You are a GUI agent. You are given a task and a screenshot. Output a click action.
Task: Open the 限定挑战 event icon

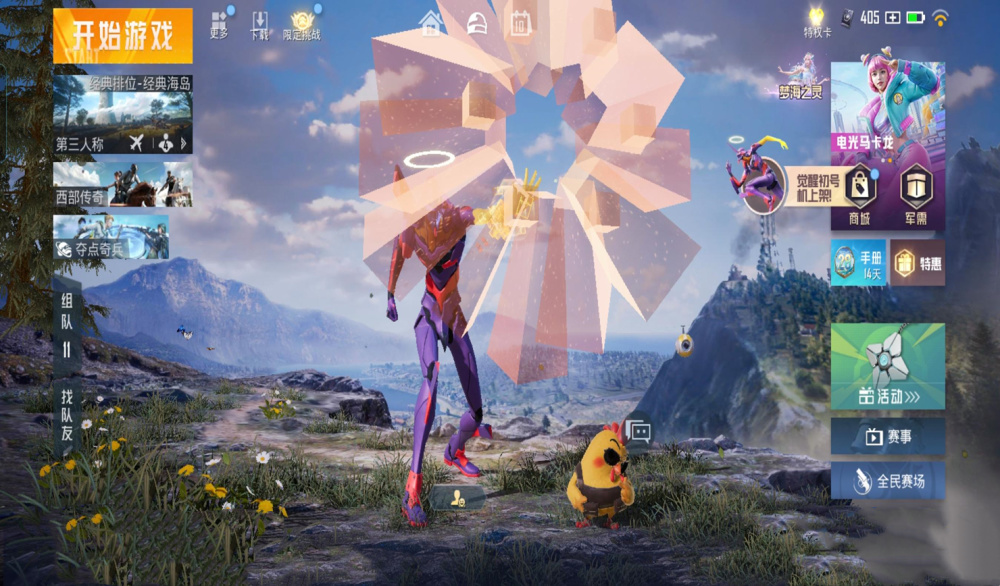301,25
